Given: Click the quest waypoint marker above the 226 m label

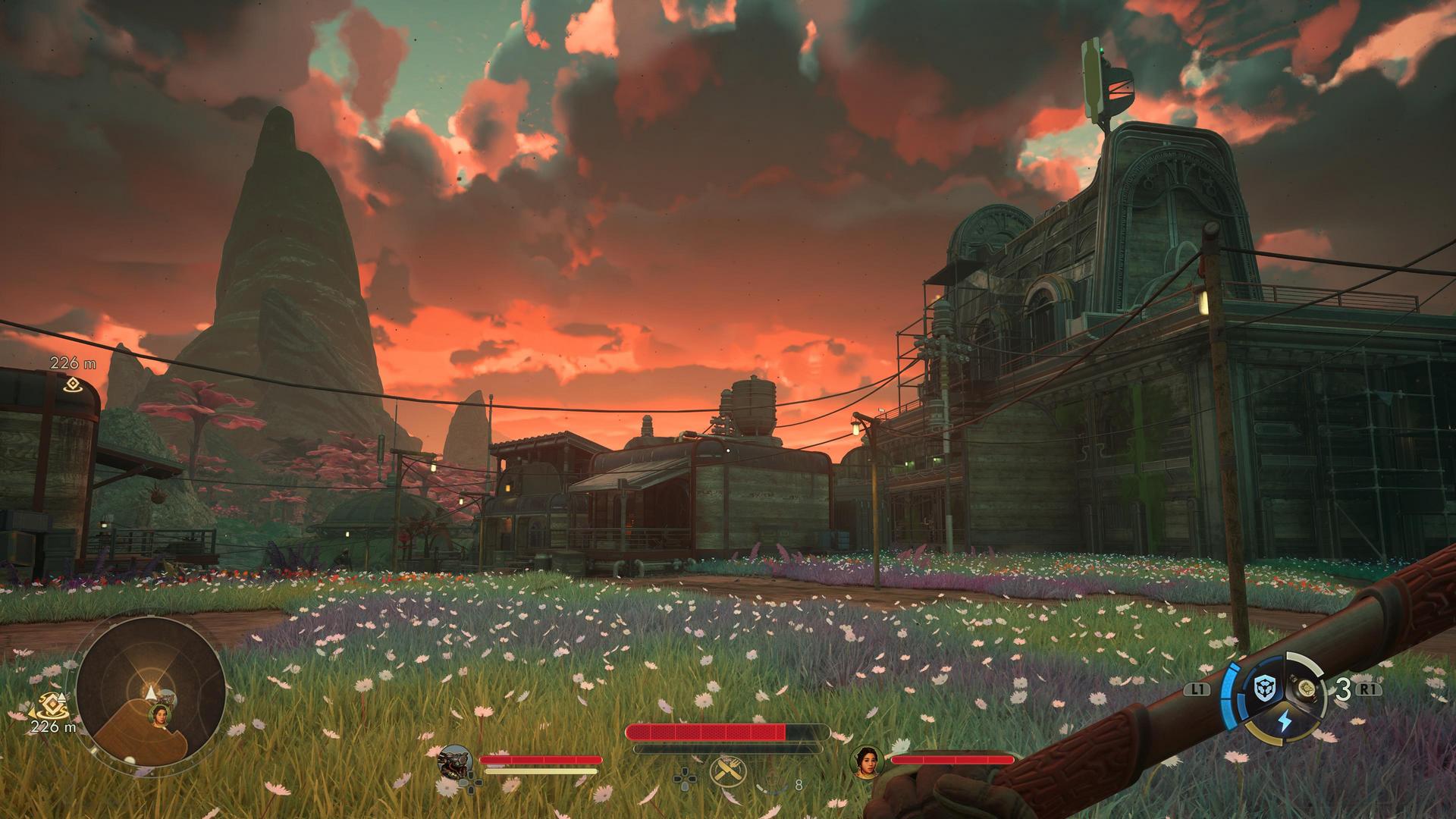Looking at the screenshot, I should point(72,384).
